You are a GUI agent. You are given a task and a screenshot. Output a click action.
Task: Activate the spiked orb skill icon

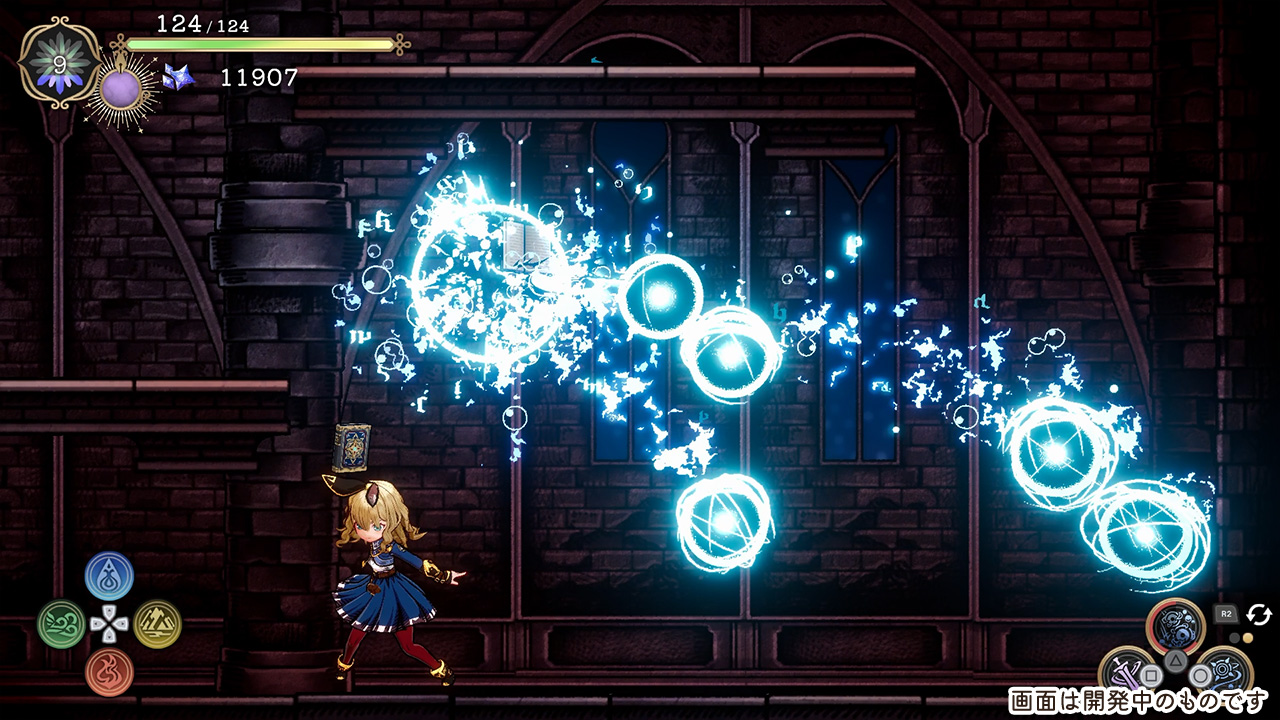coord(1224,671)
